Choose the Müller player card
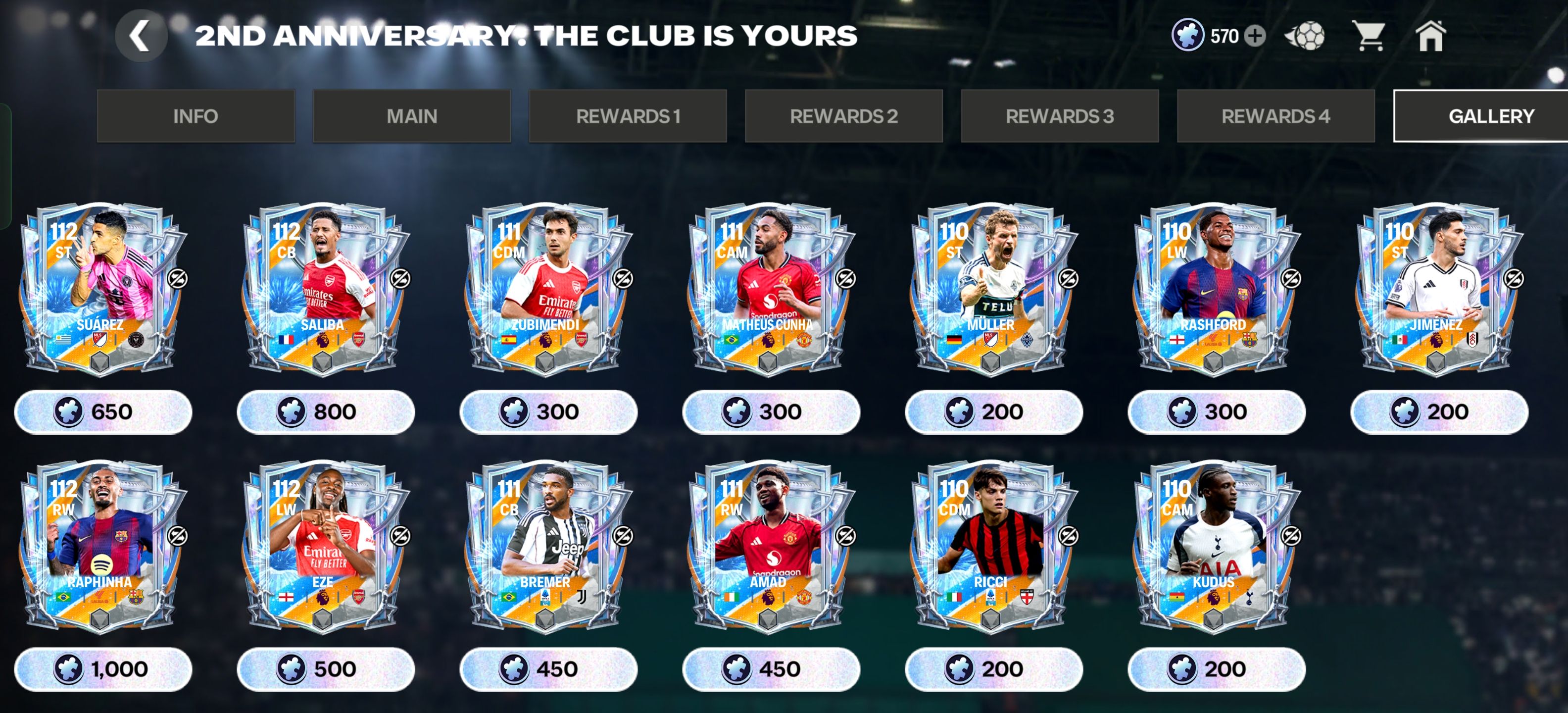The width and height of the screenshot is (1568, 713). point(992,287)
